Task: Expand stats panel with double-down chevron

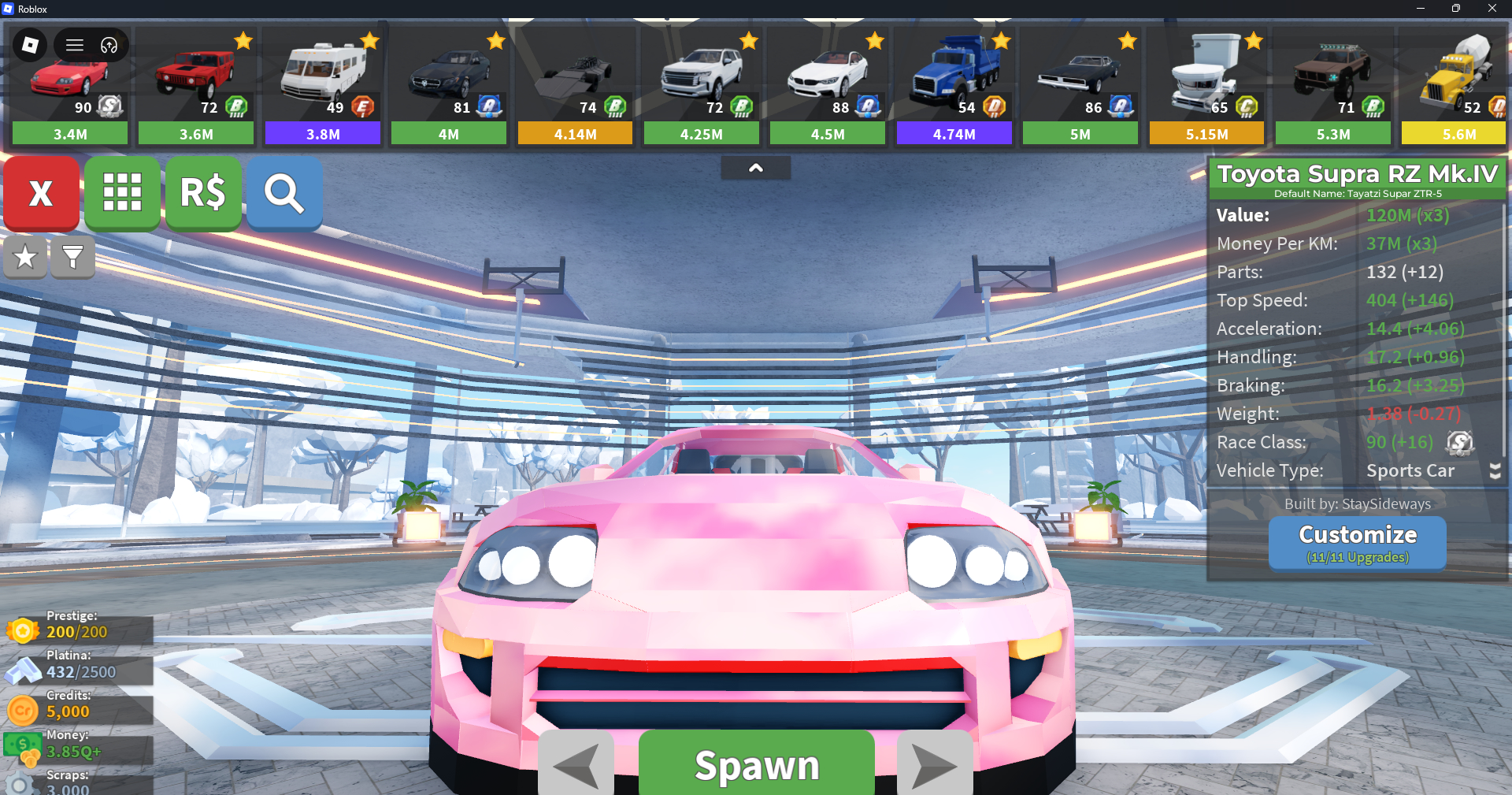Action: click(1495, 471)
